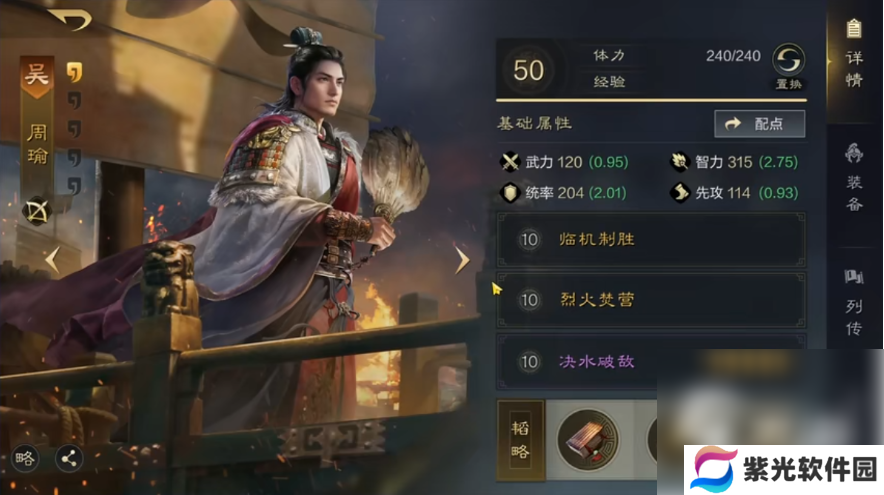Screen dimensions: 884x495
Task: Open the 韬略 strategy label
Action: pyautogui.click(x=520, y=438)
